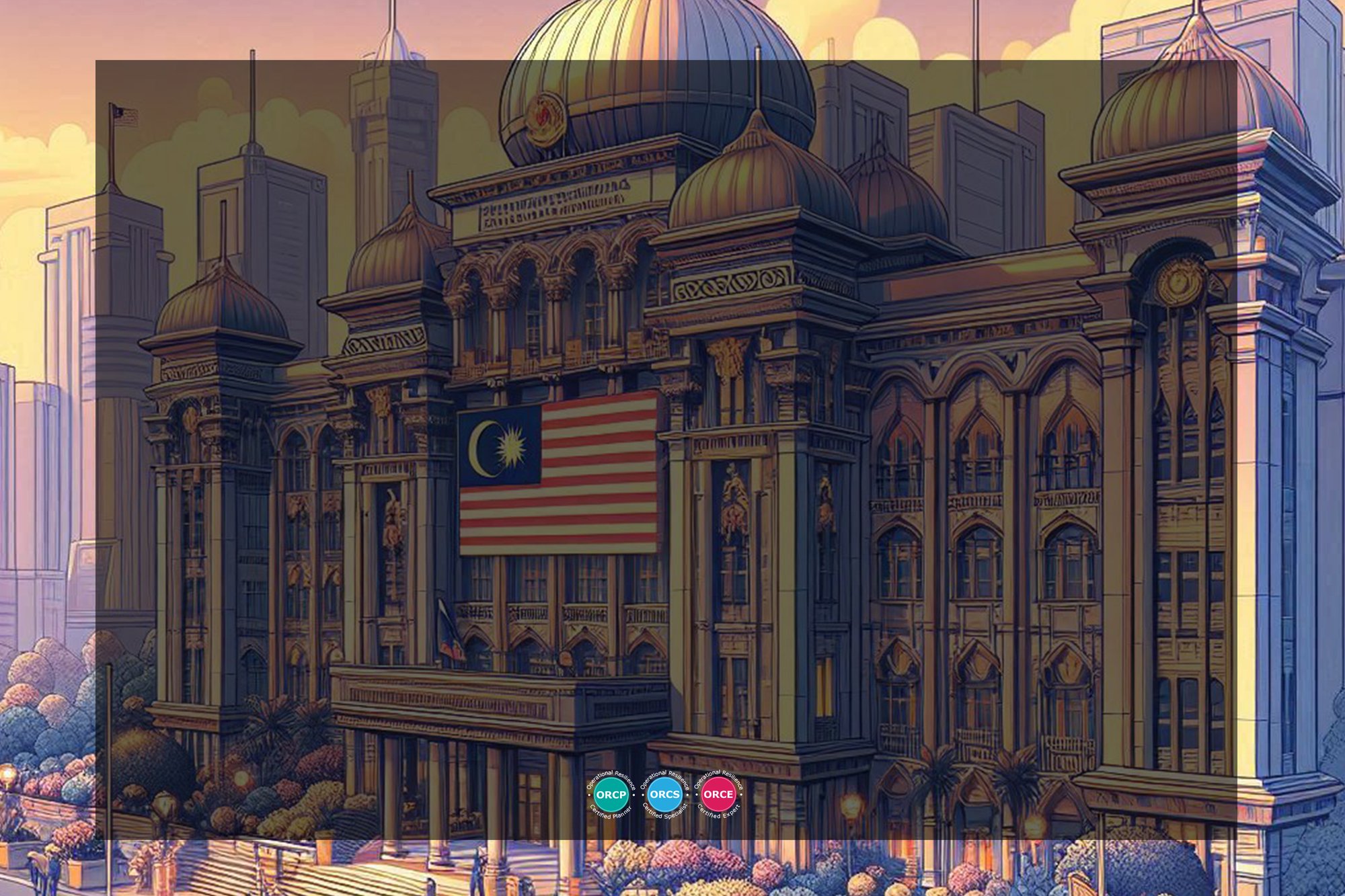Click the green ORCP Certified Planner badge
Screen dimensions: 1345x896
pos(611,795)
